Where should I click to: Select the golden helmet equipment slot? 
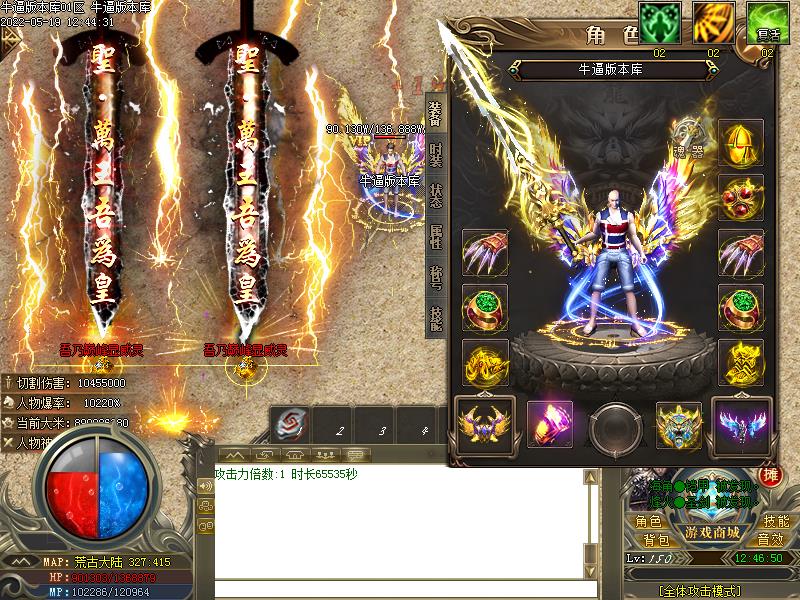click(741, 143)
